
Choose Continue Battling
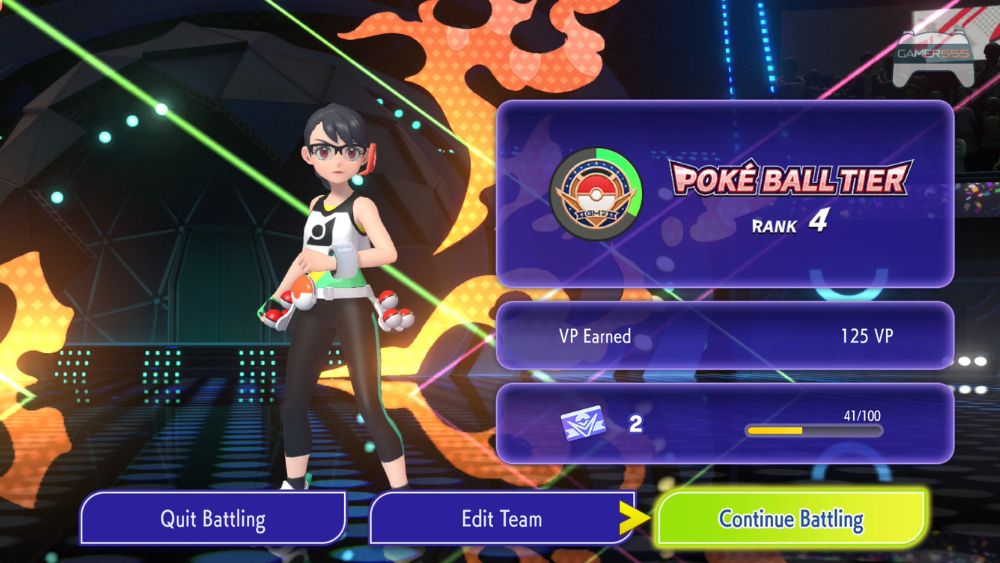790,519
